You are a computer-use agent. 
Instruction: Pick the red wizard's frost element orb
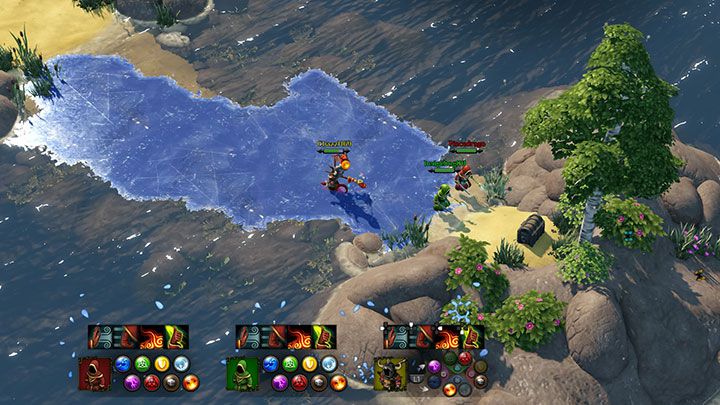tap(181, 364)
